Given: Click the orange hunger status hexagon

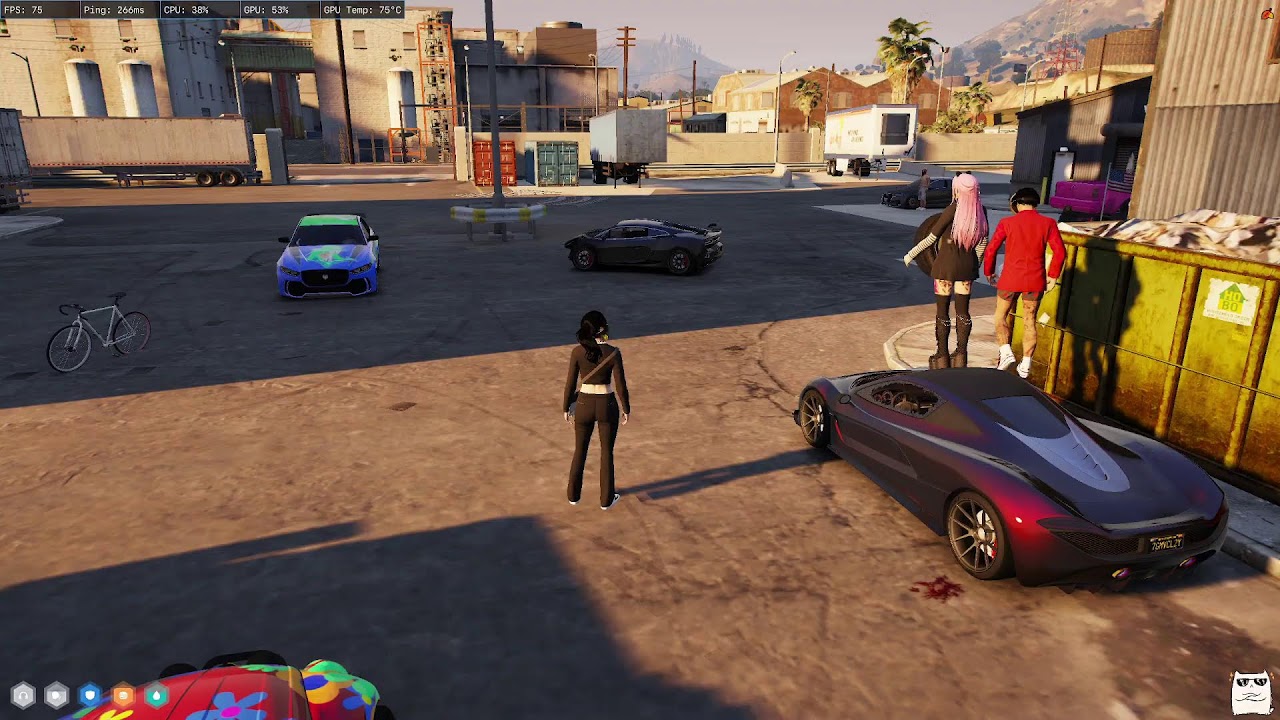Looking at the screenshot, I should click(x=123, y=694).
